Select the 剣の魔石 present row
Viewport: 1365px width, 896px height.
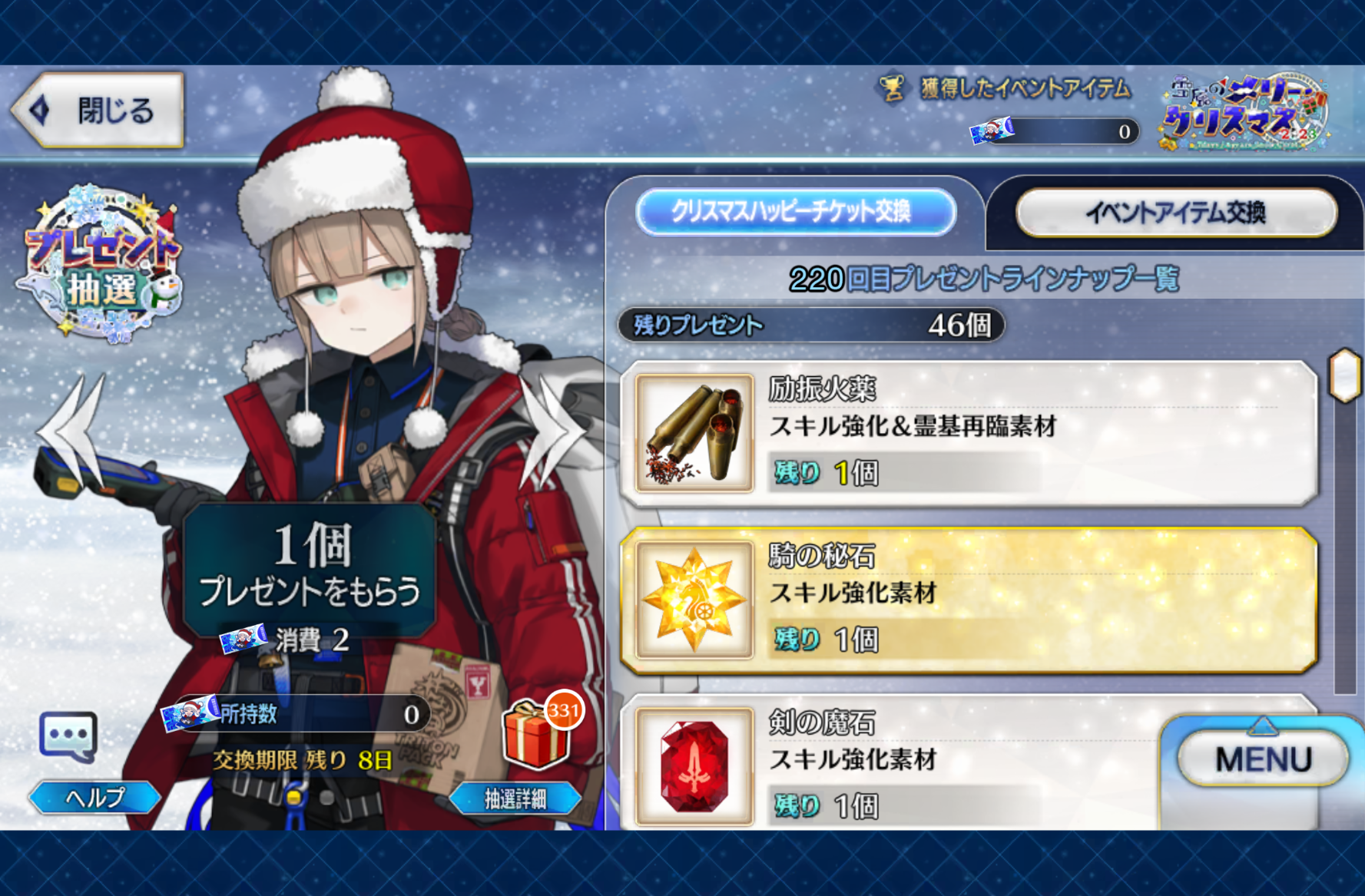tap(891, 764)
